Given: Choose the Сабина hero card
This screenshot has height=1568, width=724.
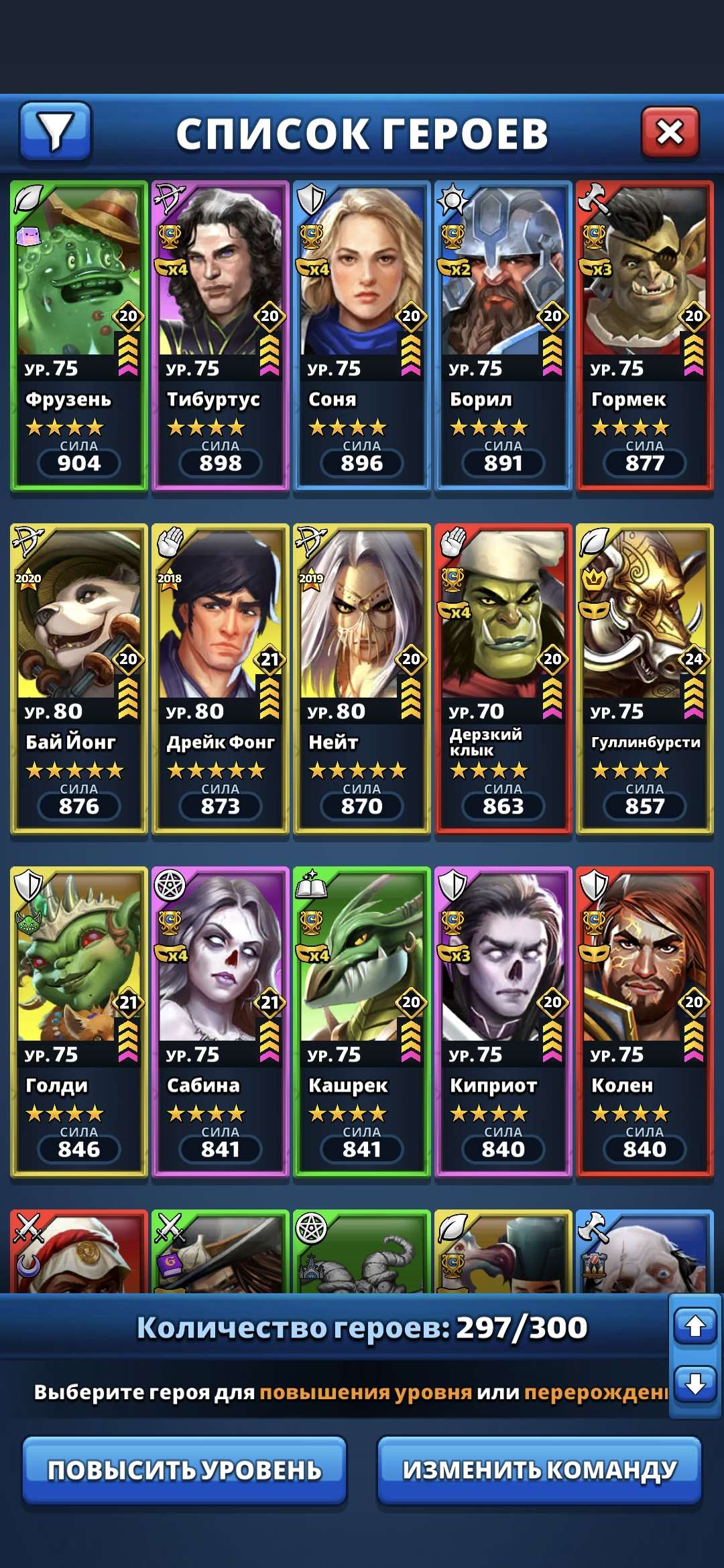Looking at the screenshot, I should coord(221,1021).
